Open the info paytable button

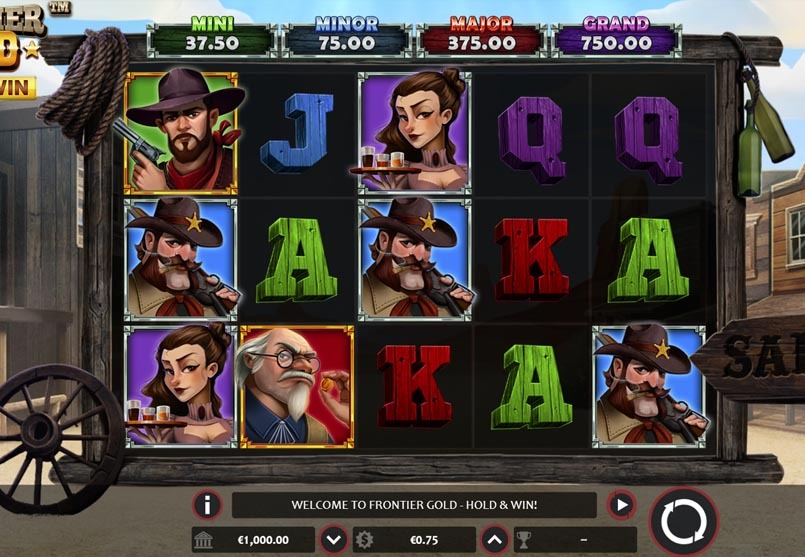[207, 505]
